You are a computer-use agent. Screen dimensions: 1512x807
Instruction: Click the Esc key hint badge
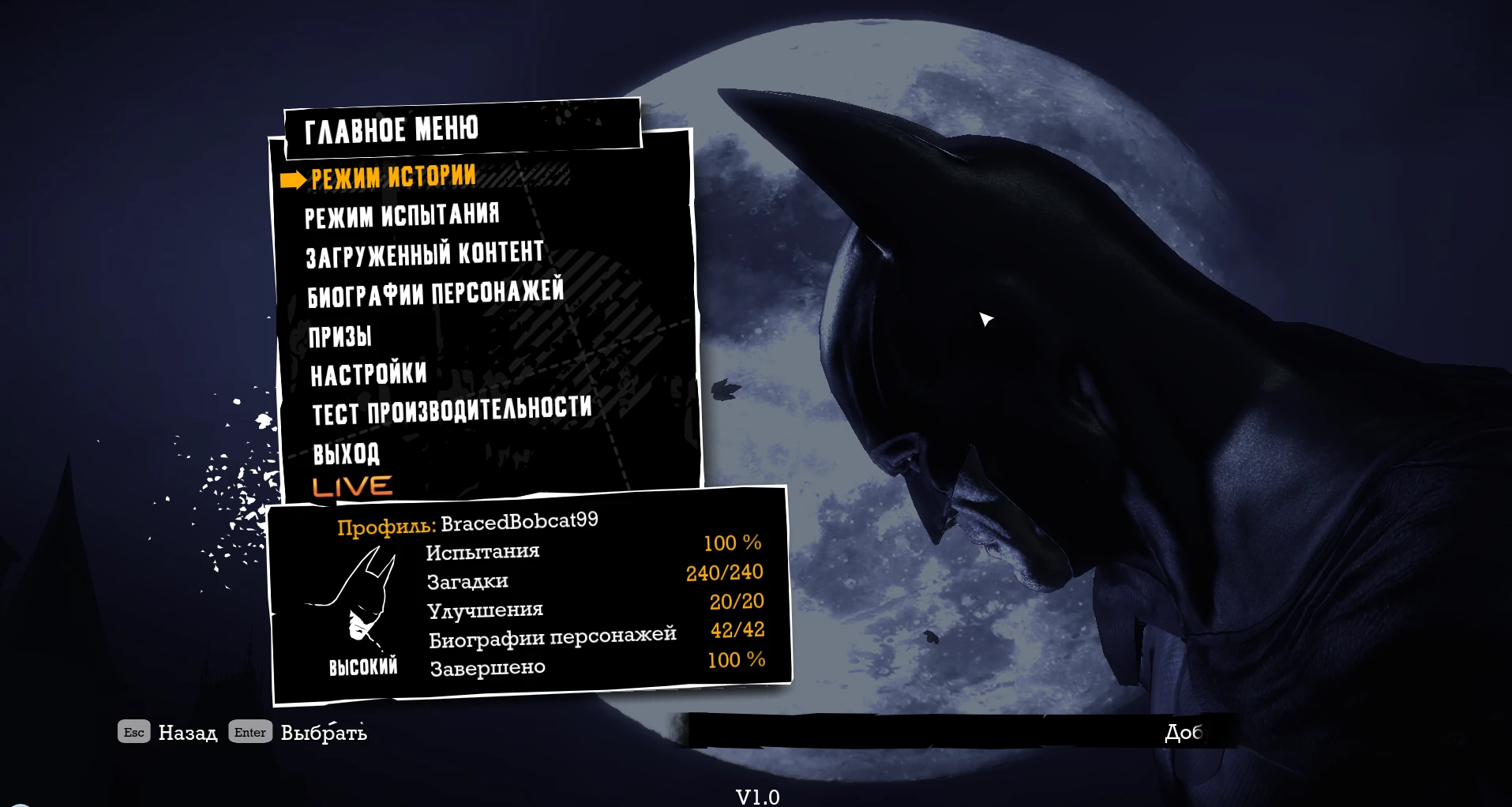point(133,732)
